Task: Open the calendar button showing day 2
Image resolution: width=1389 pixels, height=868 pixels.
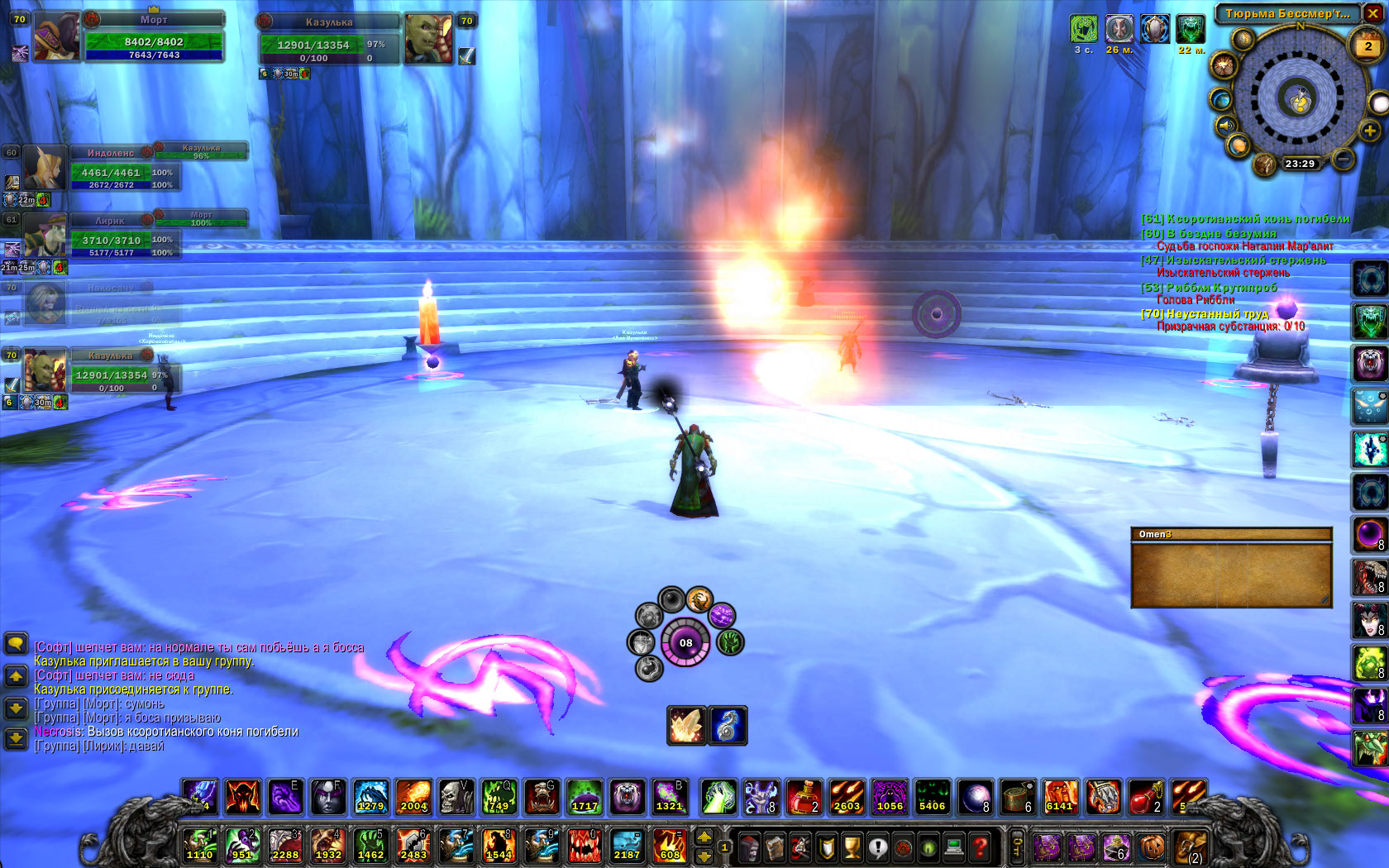Action: point(1368,46)
